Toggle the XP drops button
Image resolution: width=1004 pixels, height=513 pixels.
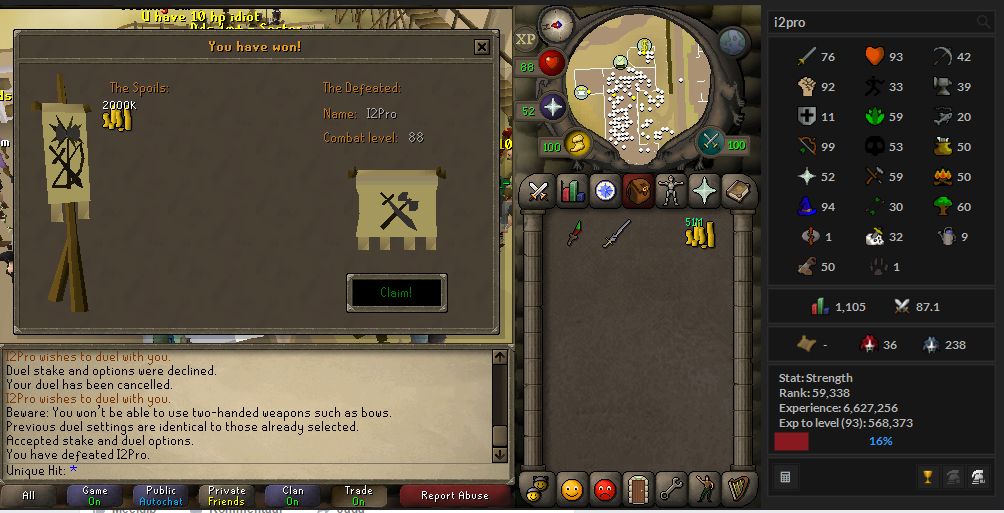[x=526, y=40]
